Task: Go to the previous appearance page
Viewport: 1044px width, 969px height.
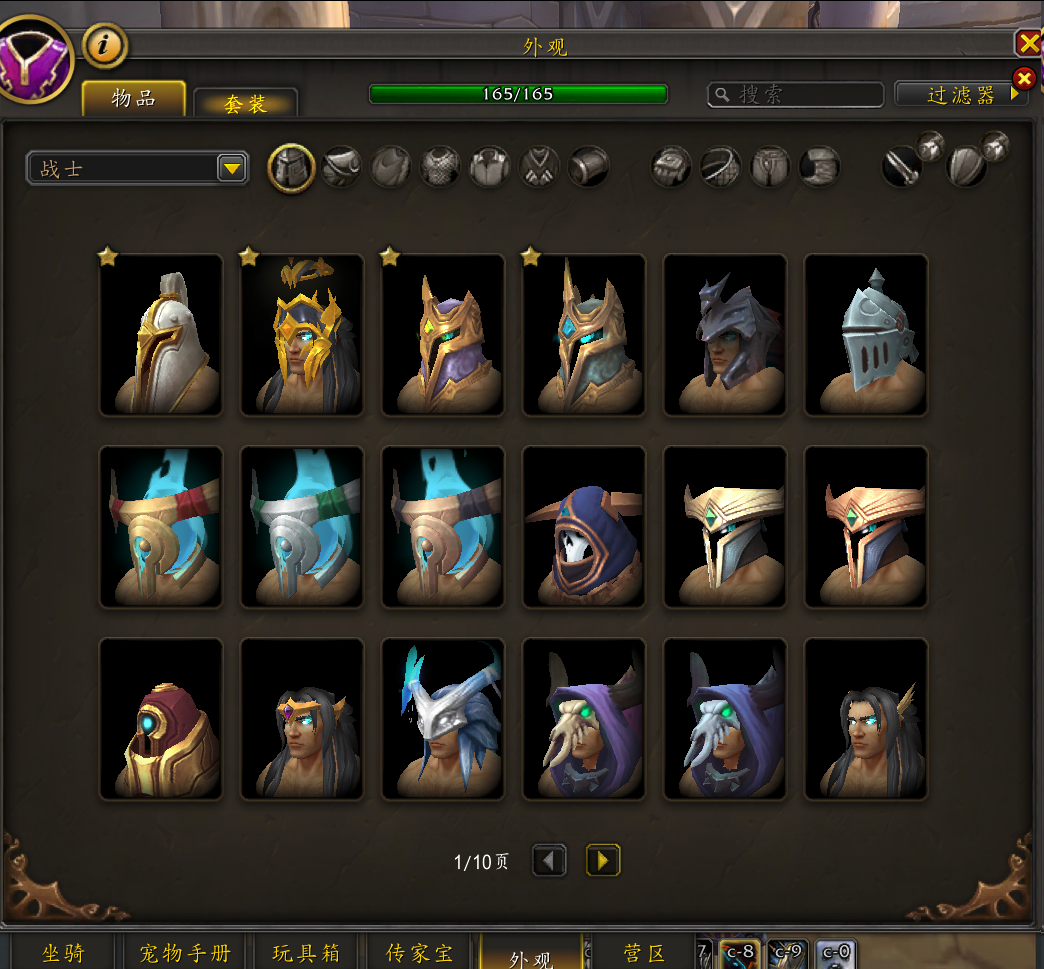Action: (549, 861)
